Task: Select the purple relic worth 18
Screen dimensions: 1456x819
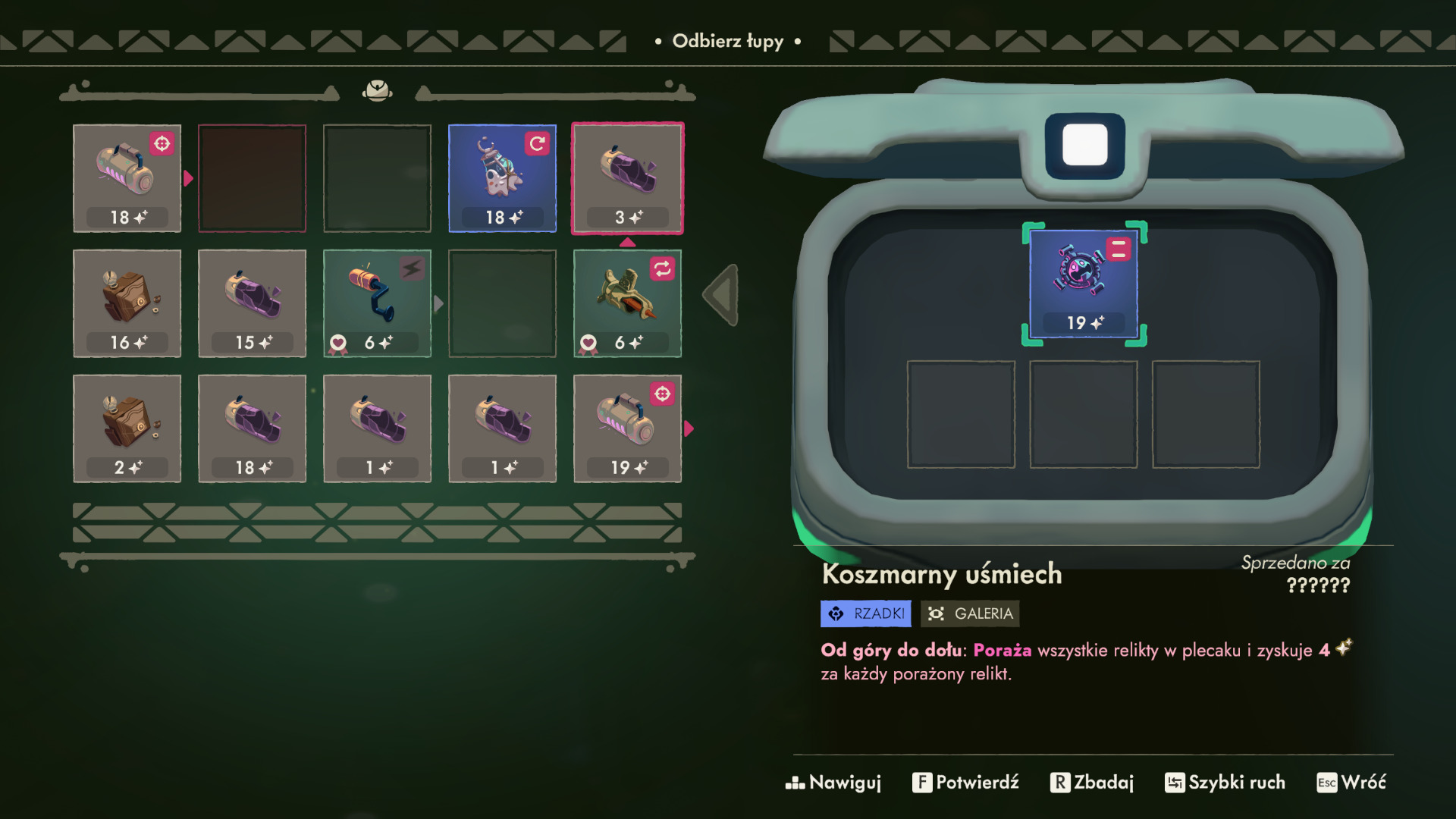Action: [x=252, y=428]
